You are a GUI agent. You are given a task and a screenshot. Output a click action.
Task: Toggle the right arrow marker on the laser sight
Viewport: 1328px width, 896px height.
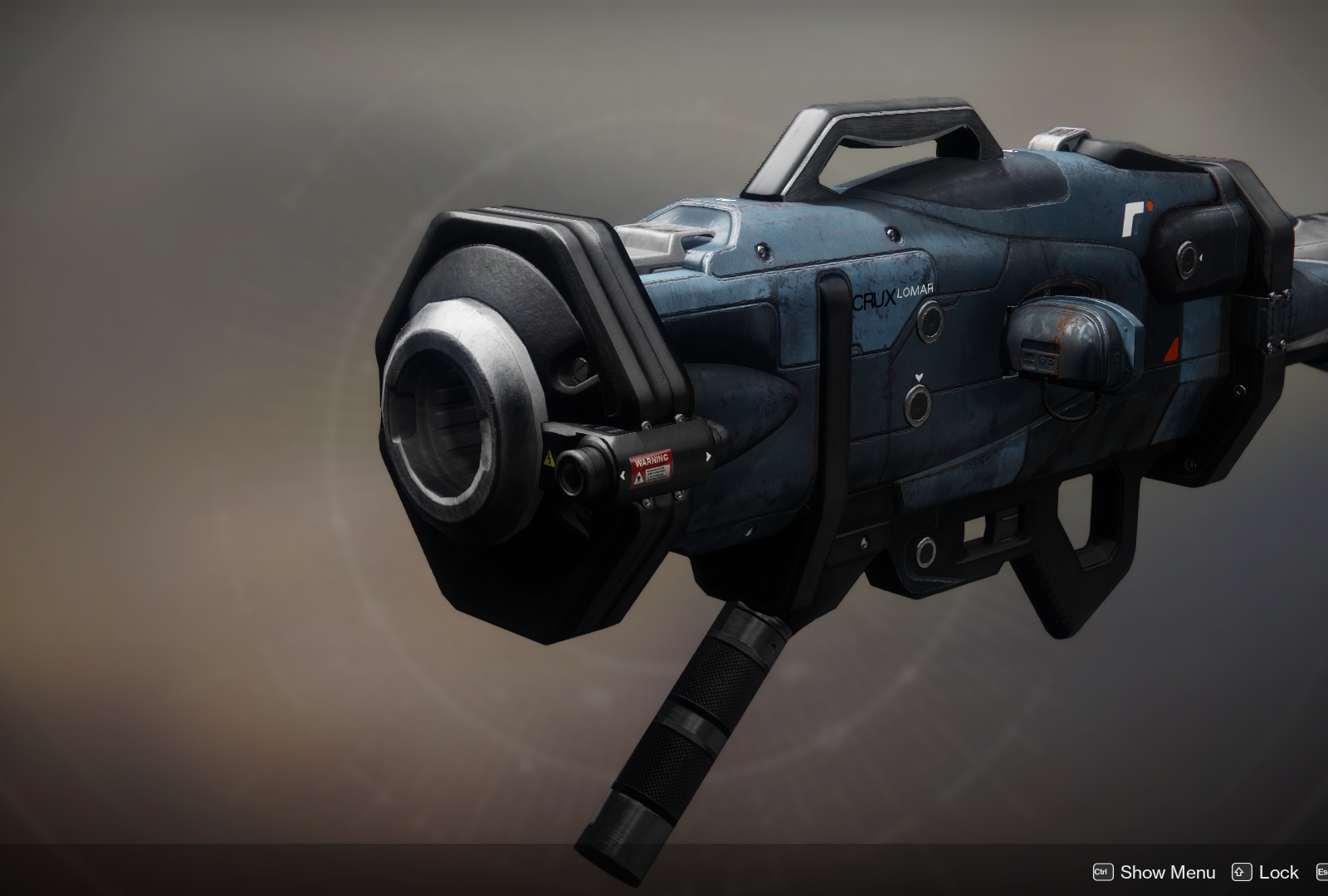click(x=709, y=456)
